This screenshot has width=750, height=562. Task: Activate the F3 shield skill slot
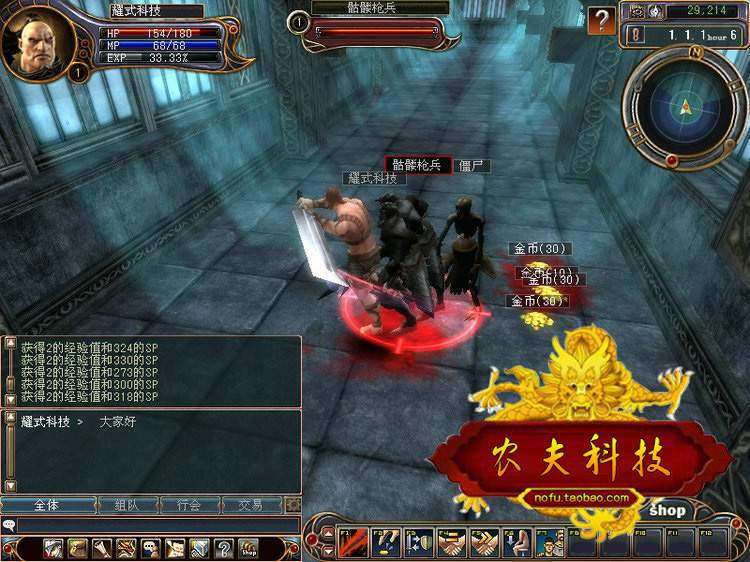tap(419, 542)
